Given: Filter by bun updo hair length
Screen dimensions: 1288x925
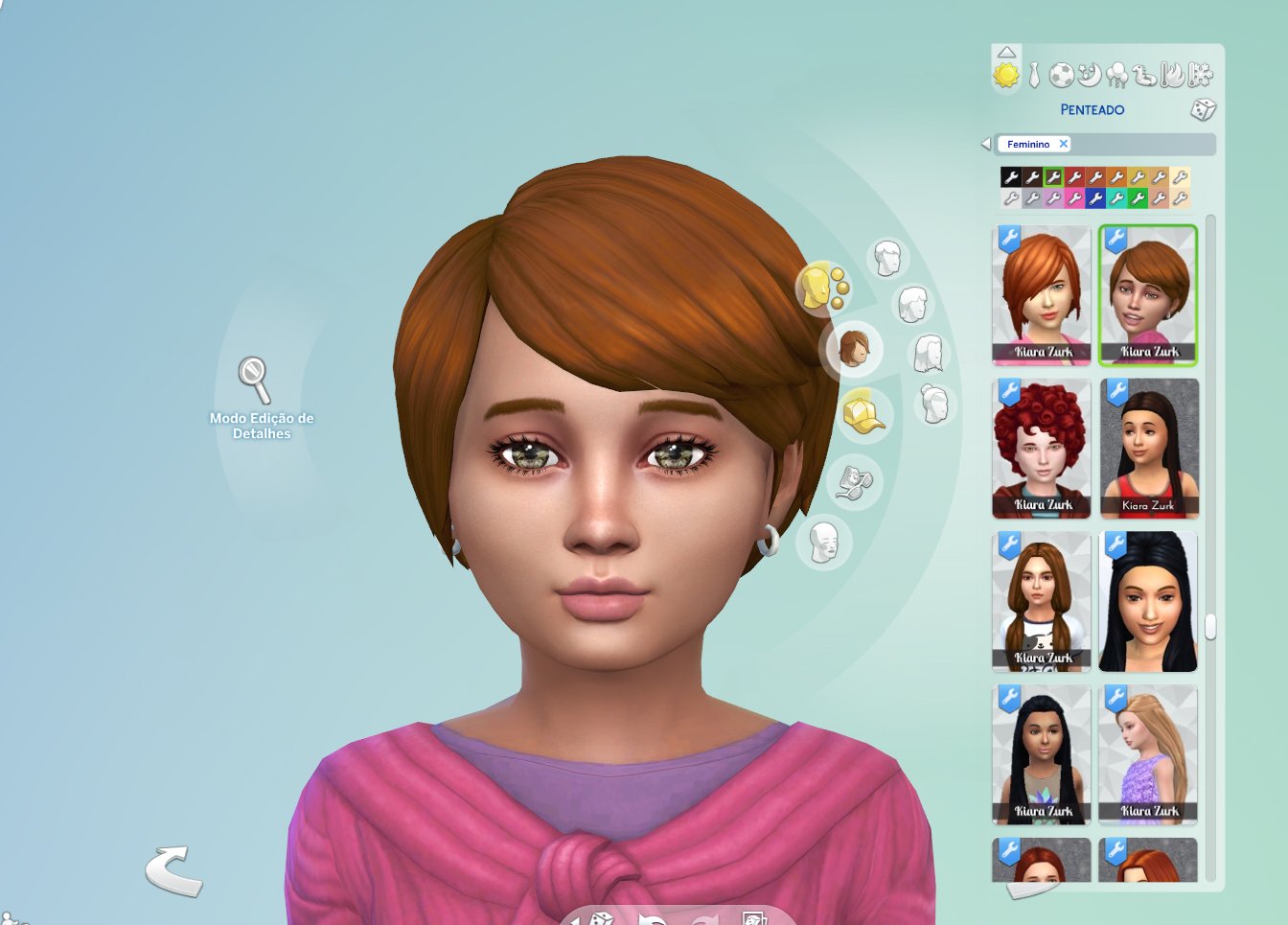Looking at the screenshot, I should pyautogui.click(x=934, y=404).
